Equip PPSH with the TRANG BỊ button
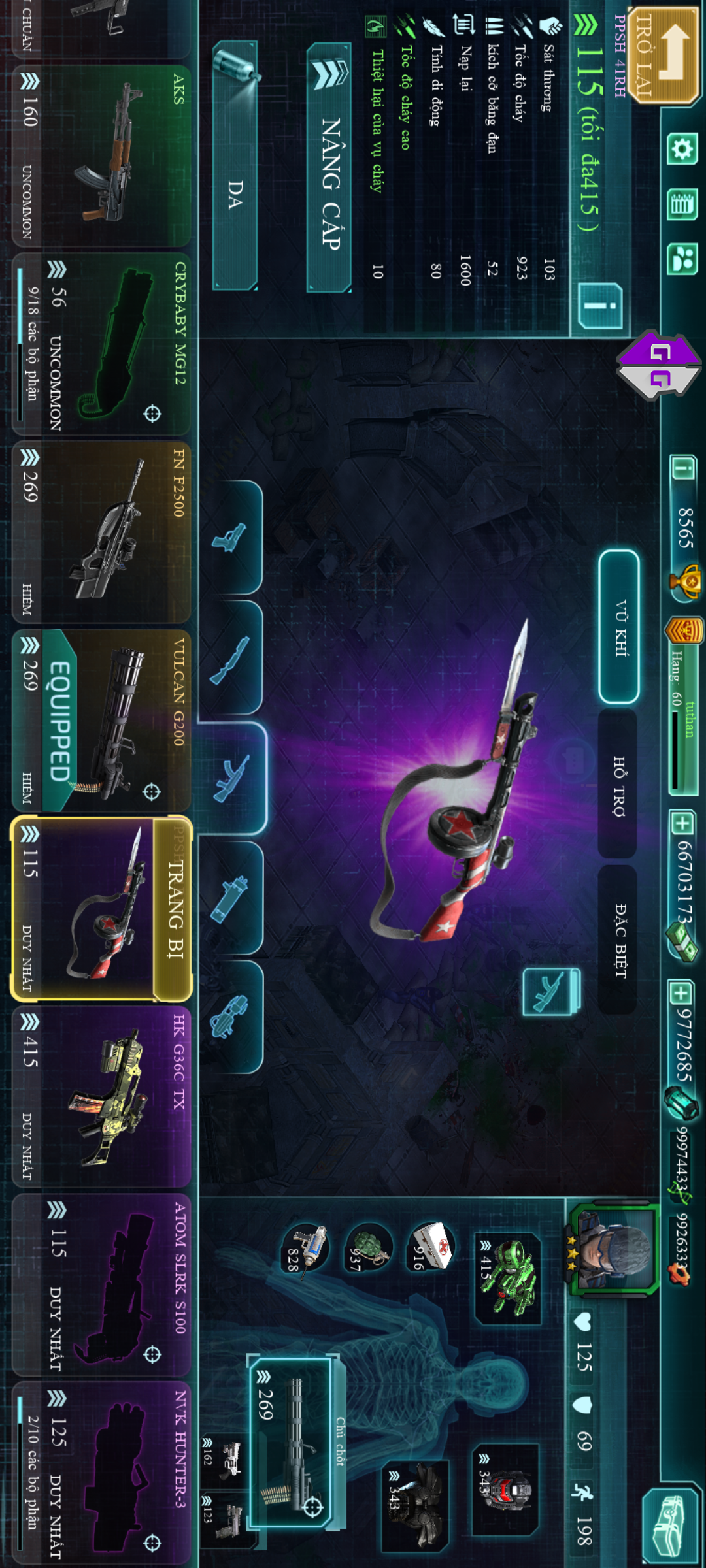This screenshot has width=706, height=1568. 174,909
